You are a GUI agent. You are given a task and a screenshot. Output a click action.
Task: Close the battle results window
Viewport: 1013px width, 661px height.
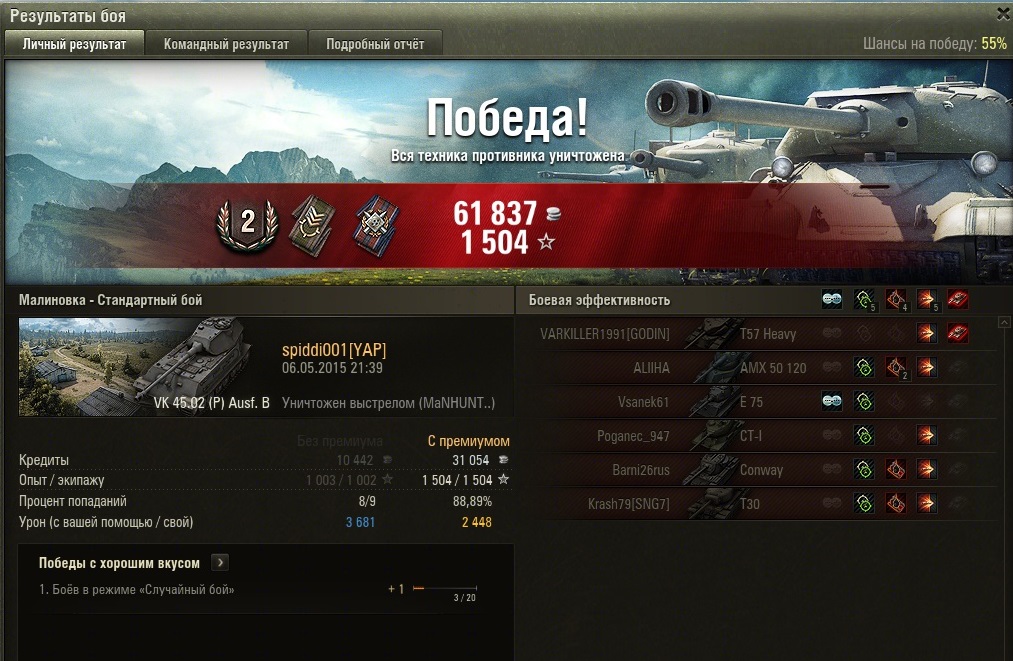[1003, 13]
